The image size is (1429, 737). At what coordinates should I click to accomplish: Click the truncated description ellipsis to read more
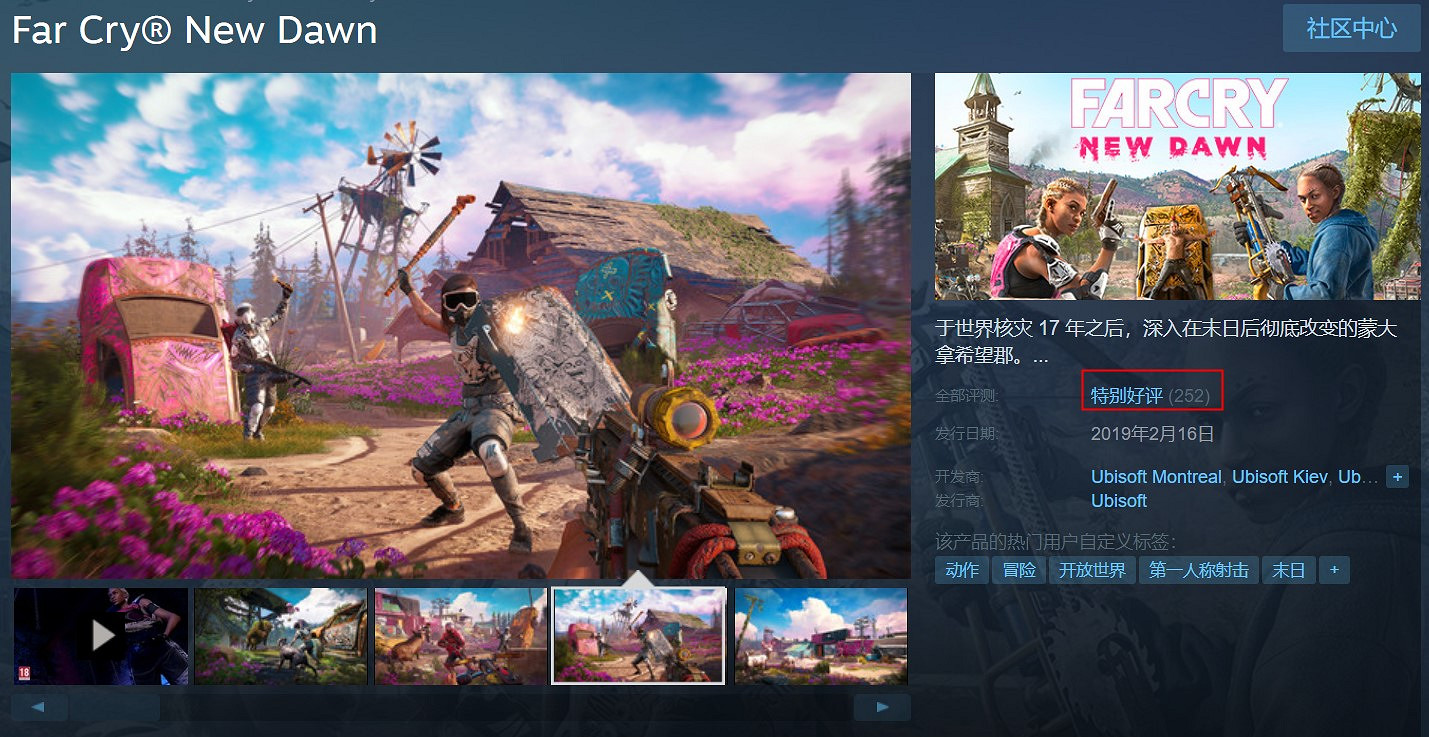(x=1040, y=355)
